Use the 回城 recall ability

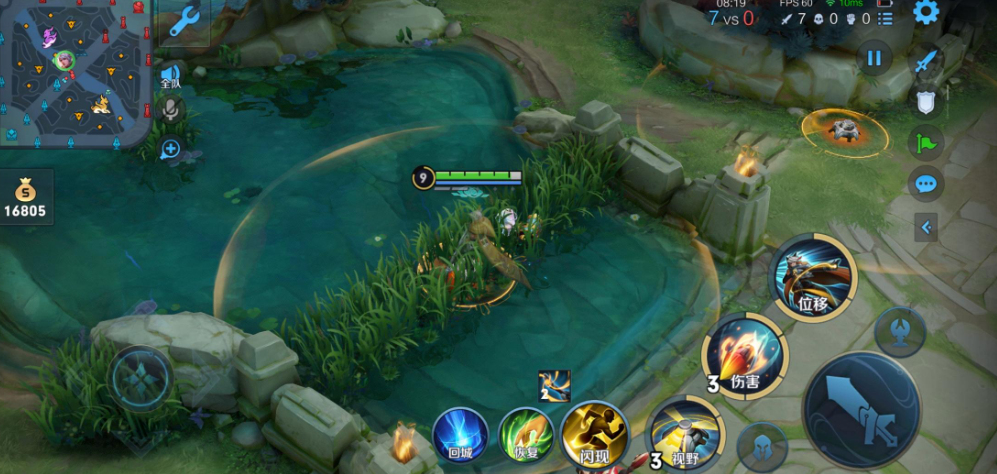click(x=461, y=436)
